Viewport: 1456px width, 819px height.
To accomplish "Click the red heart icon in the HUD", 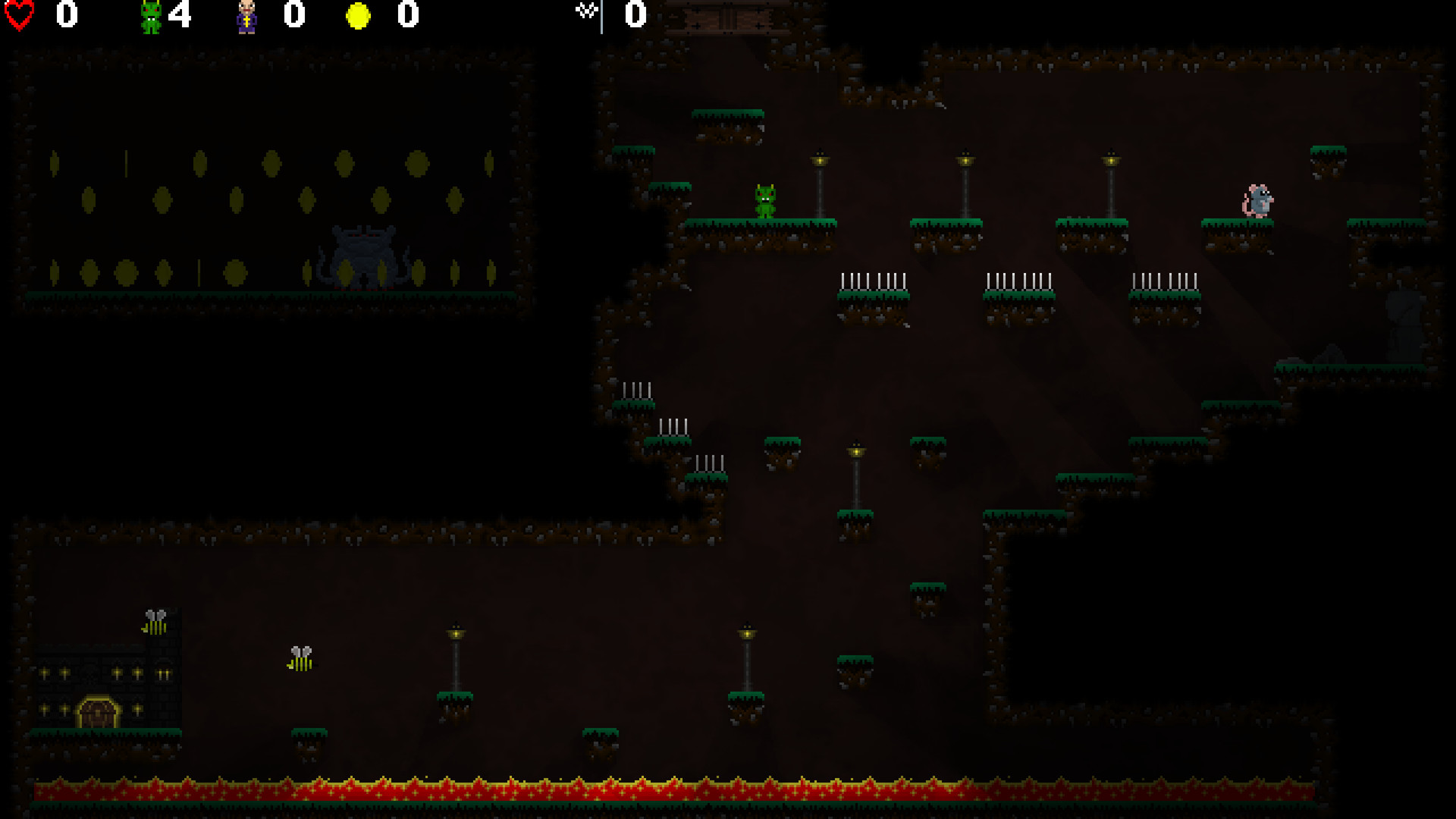I will 20,15.
